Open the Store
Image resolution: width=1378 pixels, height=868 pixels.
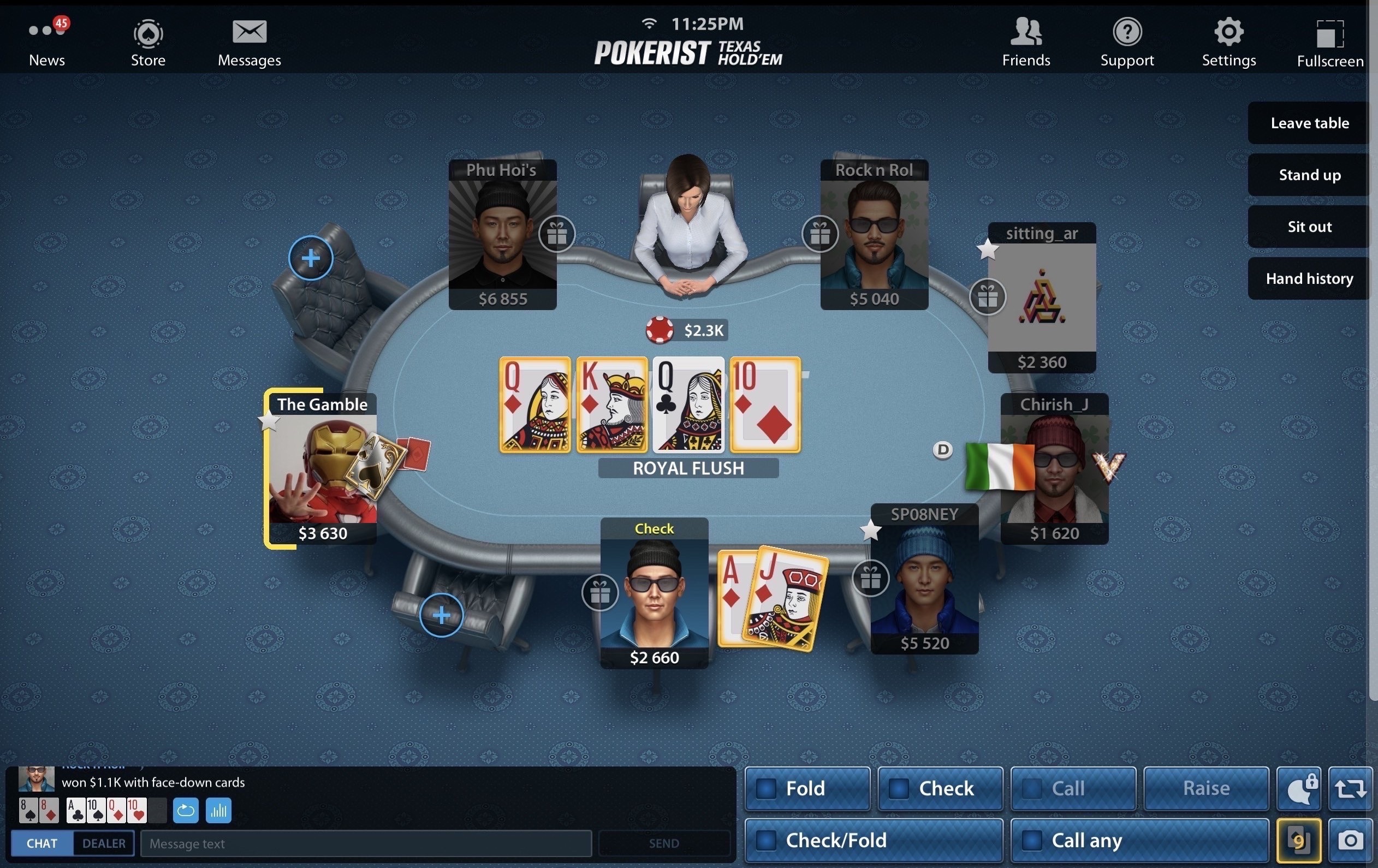pos(148,43)
